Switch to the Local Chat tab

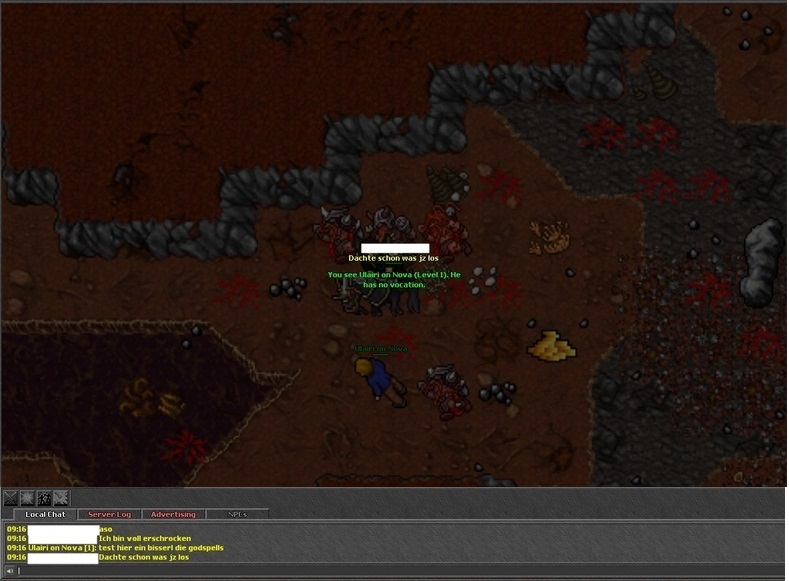[x=45, y=514]
